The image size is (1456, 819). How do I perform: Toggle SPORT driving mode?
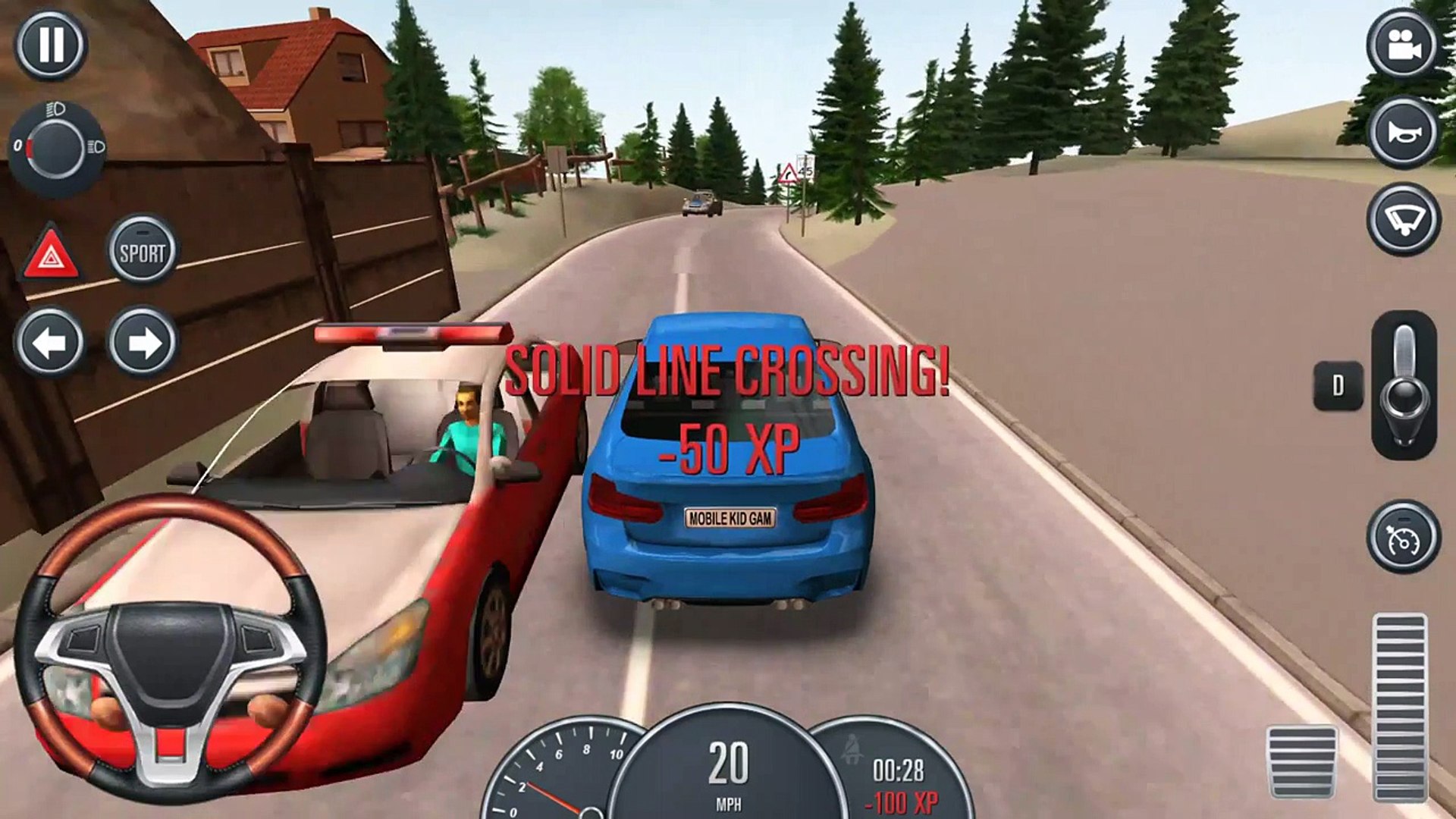pos(142,252)
